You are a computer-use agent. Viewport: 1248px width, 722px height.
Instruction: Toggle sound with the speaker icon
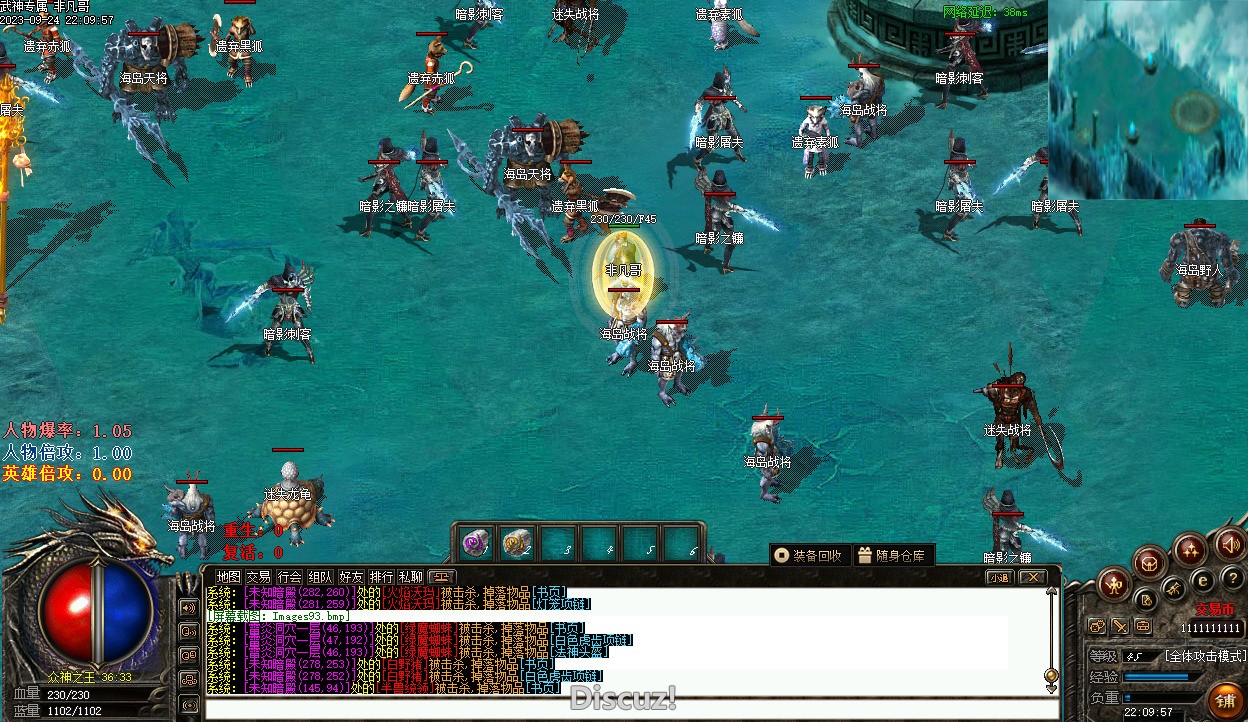pyautogui.click(x=1230, y=545)
